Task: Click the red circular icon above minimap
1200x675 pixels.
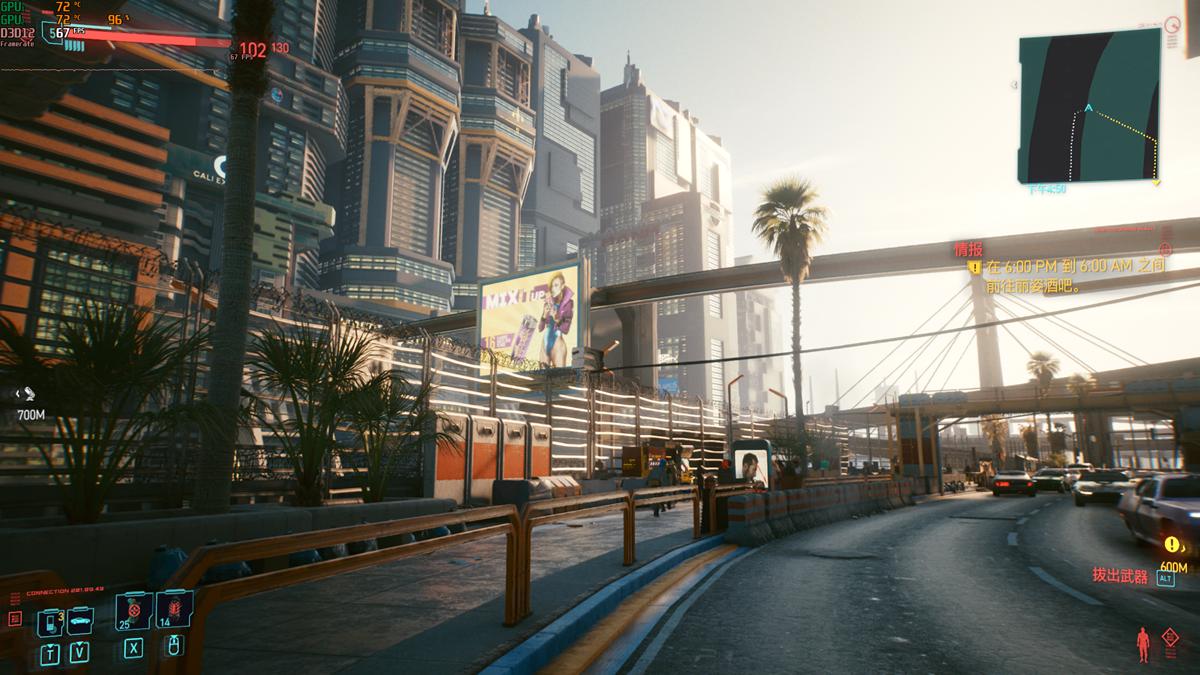Action: 1176,23
